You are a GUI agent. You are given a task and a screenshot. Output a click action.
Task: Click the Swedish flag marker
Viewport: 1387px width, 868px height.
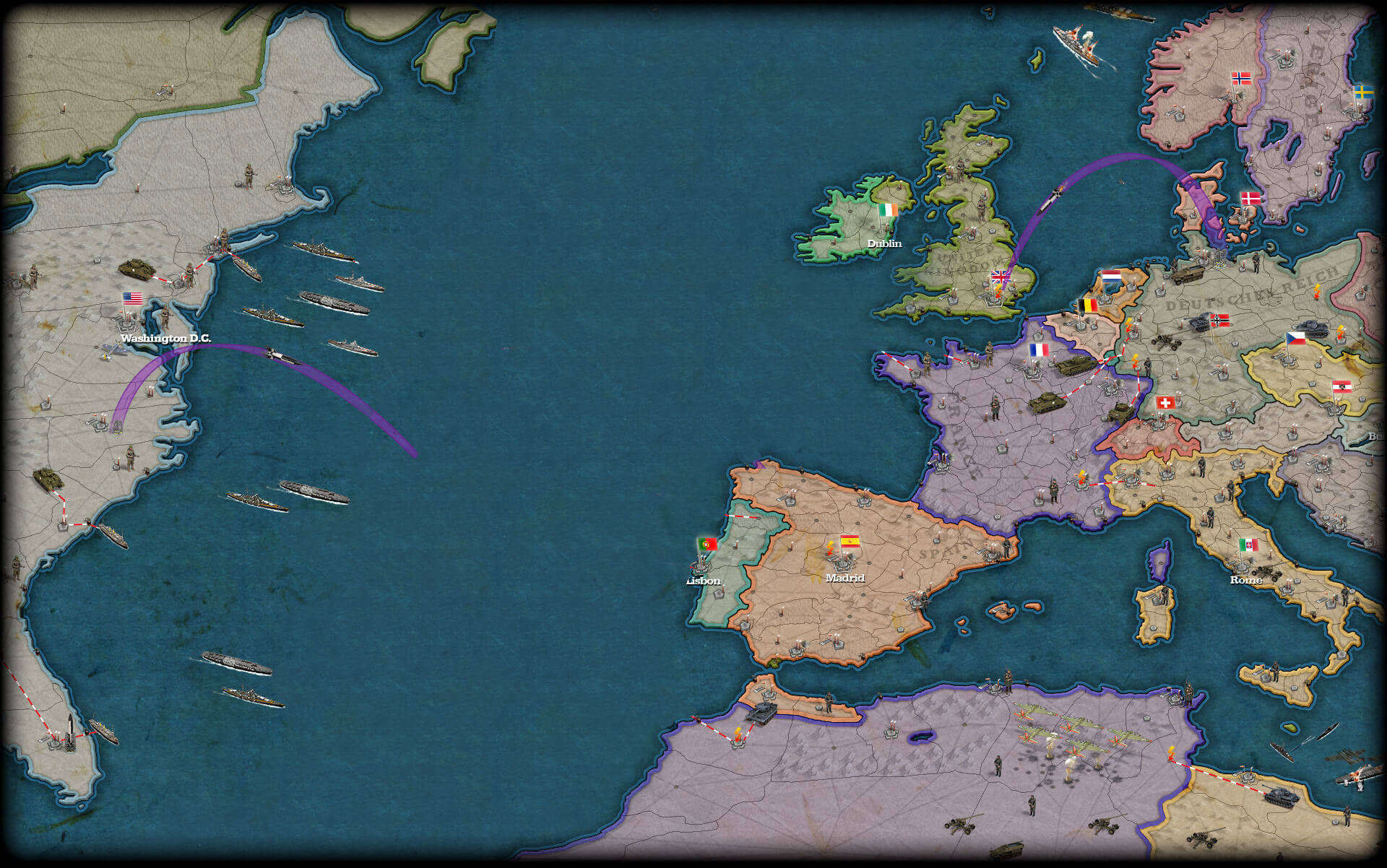[1364, 92]
